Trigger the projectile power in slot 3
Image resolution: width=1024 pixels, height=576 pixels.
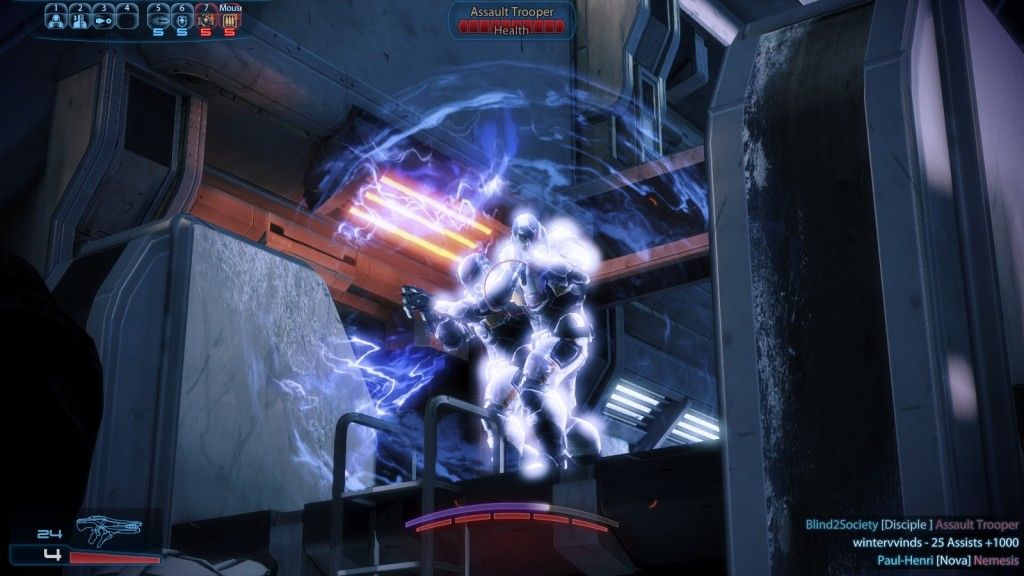pos(104,18)
